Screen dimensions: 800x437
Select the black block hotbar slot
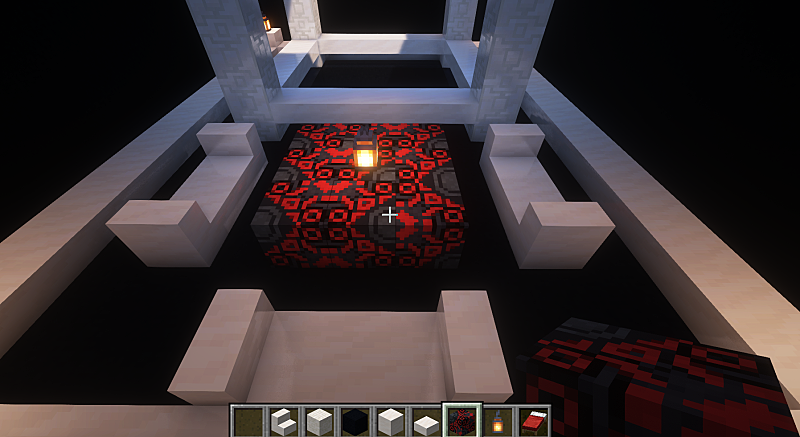point(354,422)
